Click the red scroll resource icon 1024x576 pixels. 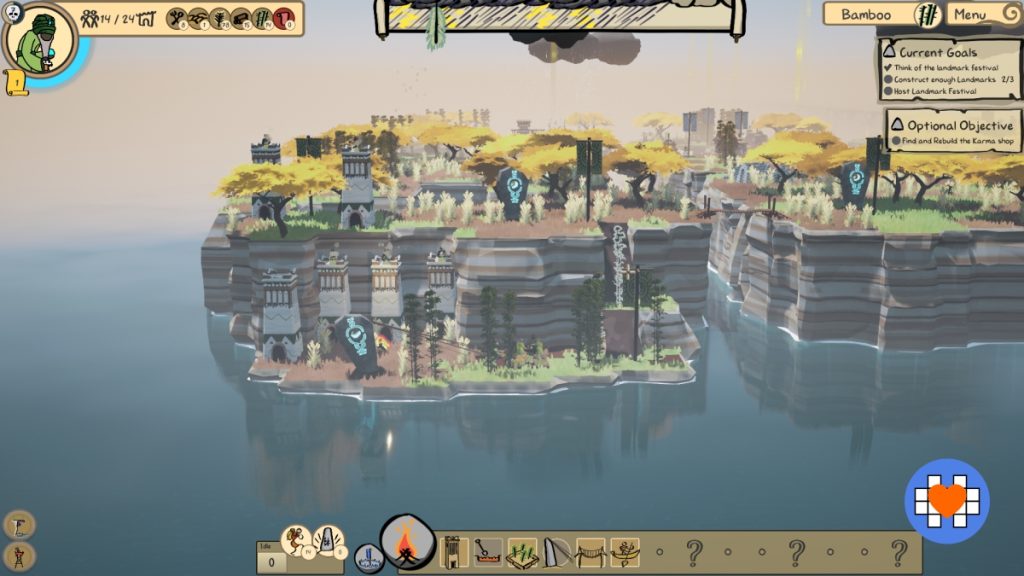point(283,17)
